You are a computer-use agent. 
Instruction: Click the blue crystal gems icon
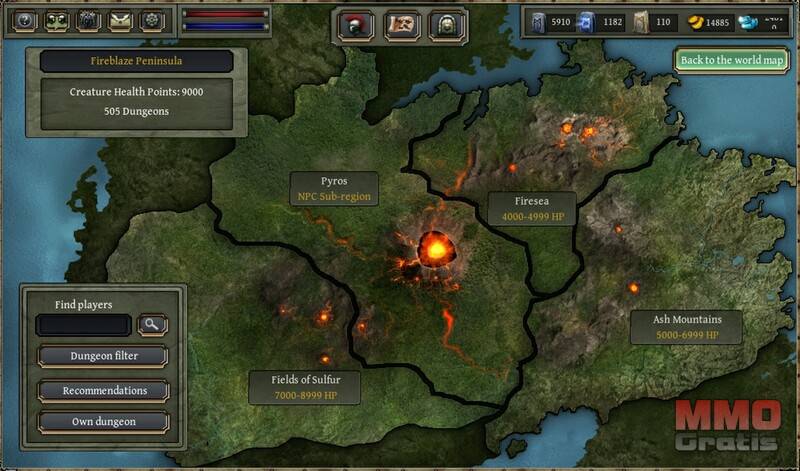(748, 23)
